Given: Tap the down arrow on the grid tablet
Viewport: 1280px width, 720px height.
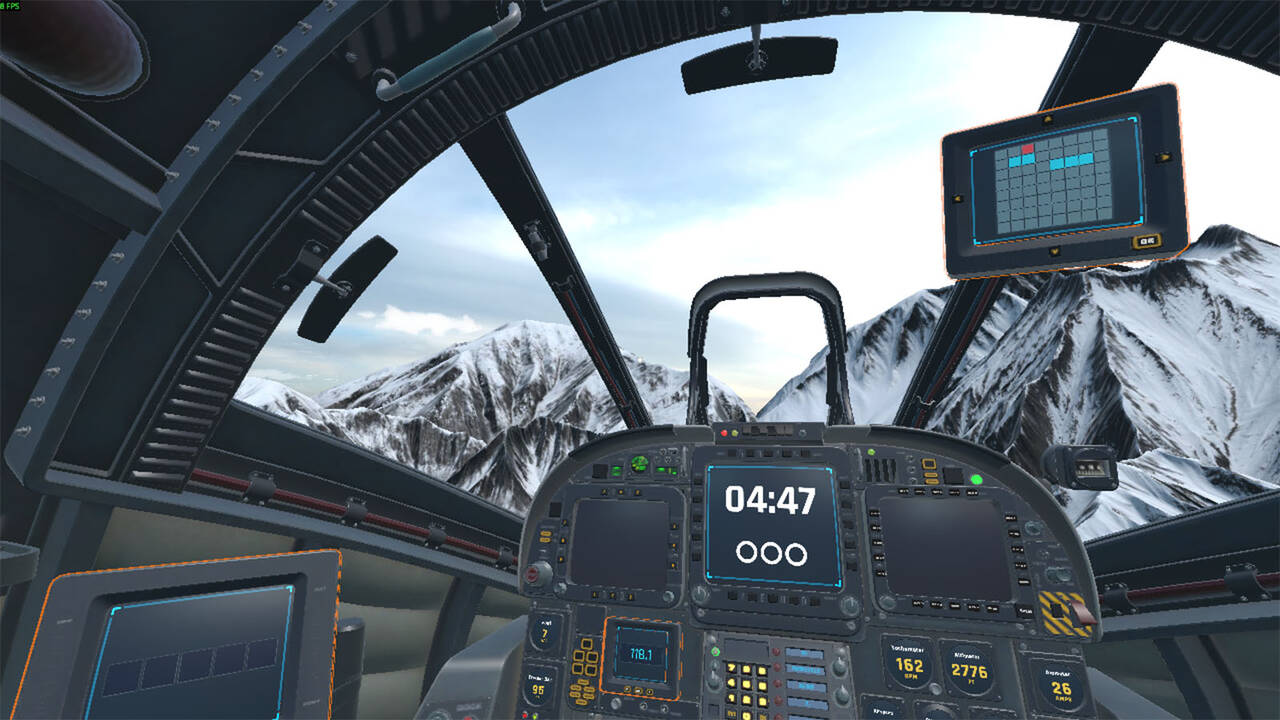Looking at the screenshot, I should click(x=1053, y=252).
